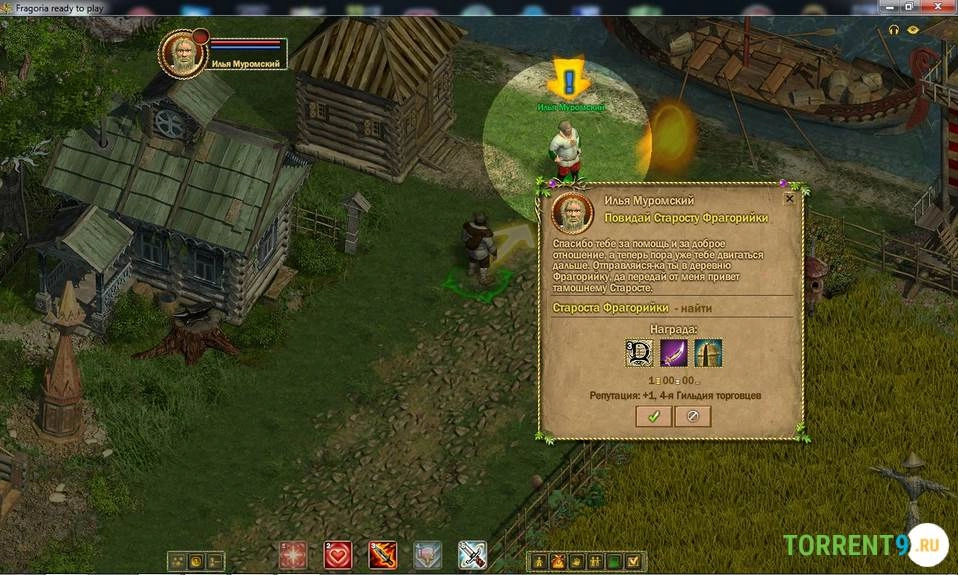This screenshot has height=575, width=958.
Task: Activate the flaming sword ability
Action: point(382,555)
